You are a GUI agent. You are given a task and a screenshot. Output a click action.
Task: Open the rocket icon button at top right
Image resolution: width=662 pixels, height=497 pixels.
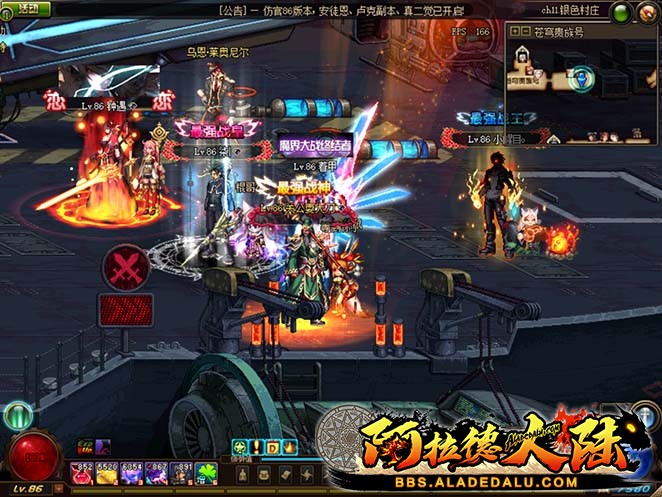pyautogui.click(x=645, y=12)
